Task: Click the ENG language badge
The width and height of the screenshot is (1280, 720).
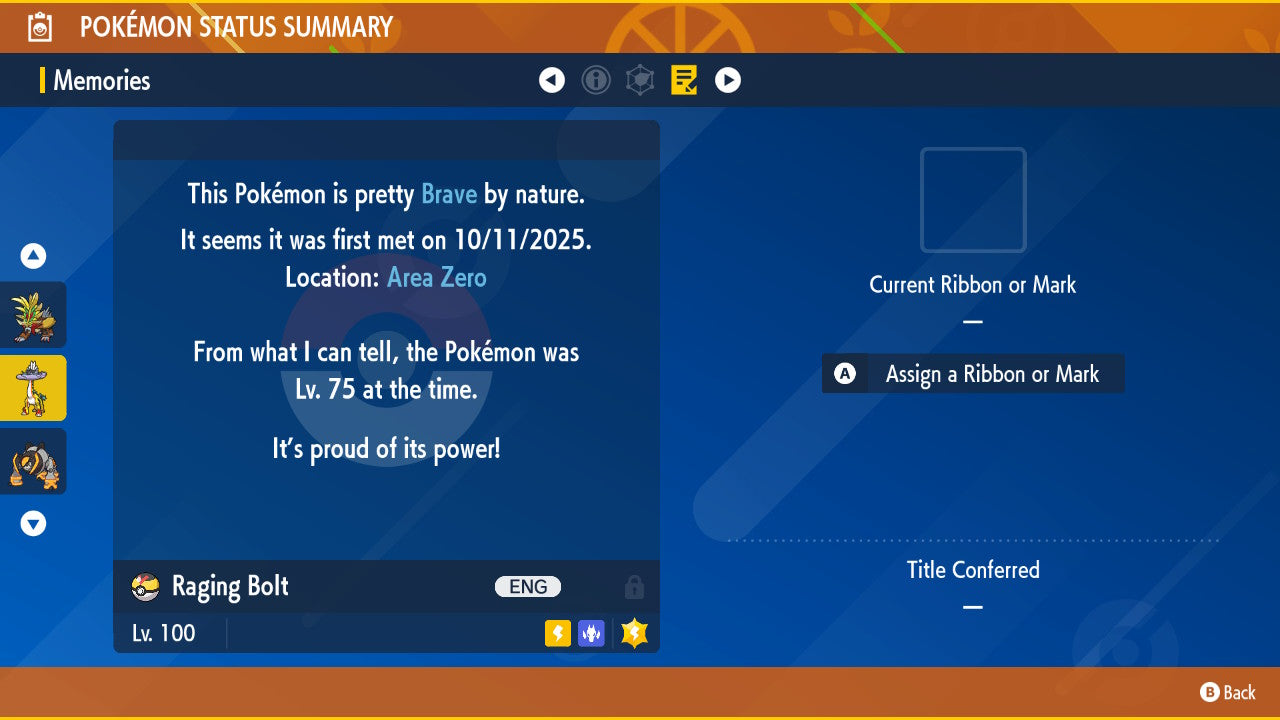Action: click(528, 587)
